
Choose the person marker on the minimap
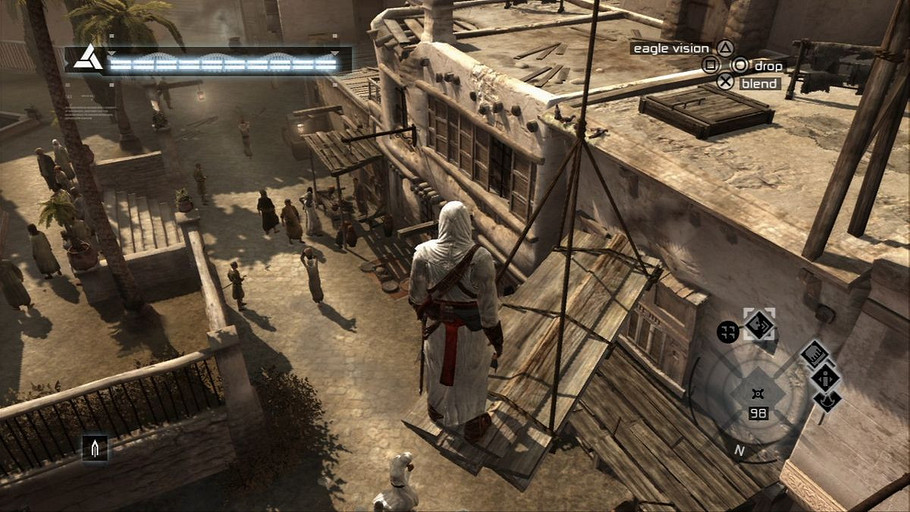826,377
